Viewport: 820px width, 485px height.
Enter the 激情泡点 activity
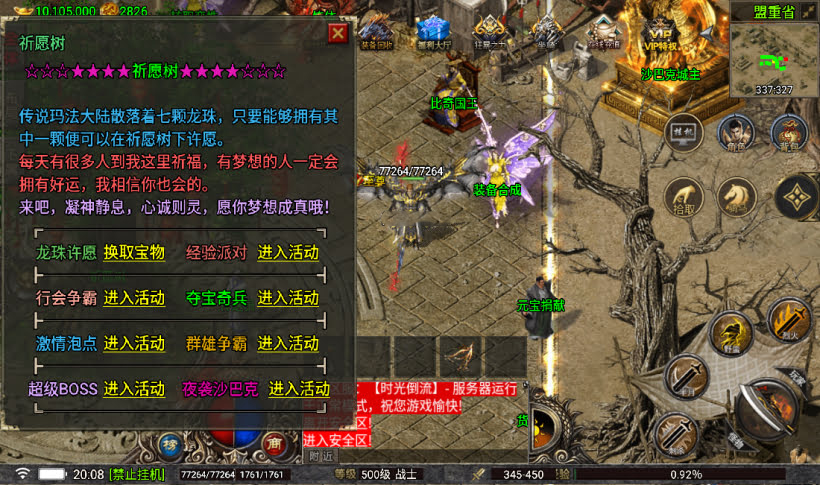click(x=134, y=343)
